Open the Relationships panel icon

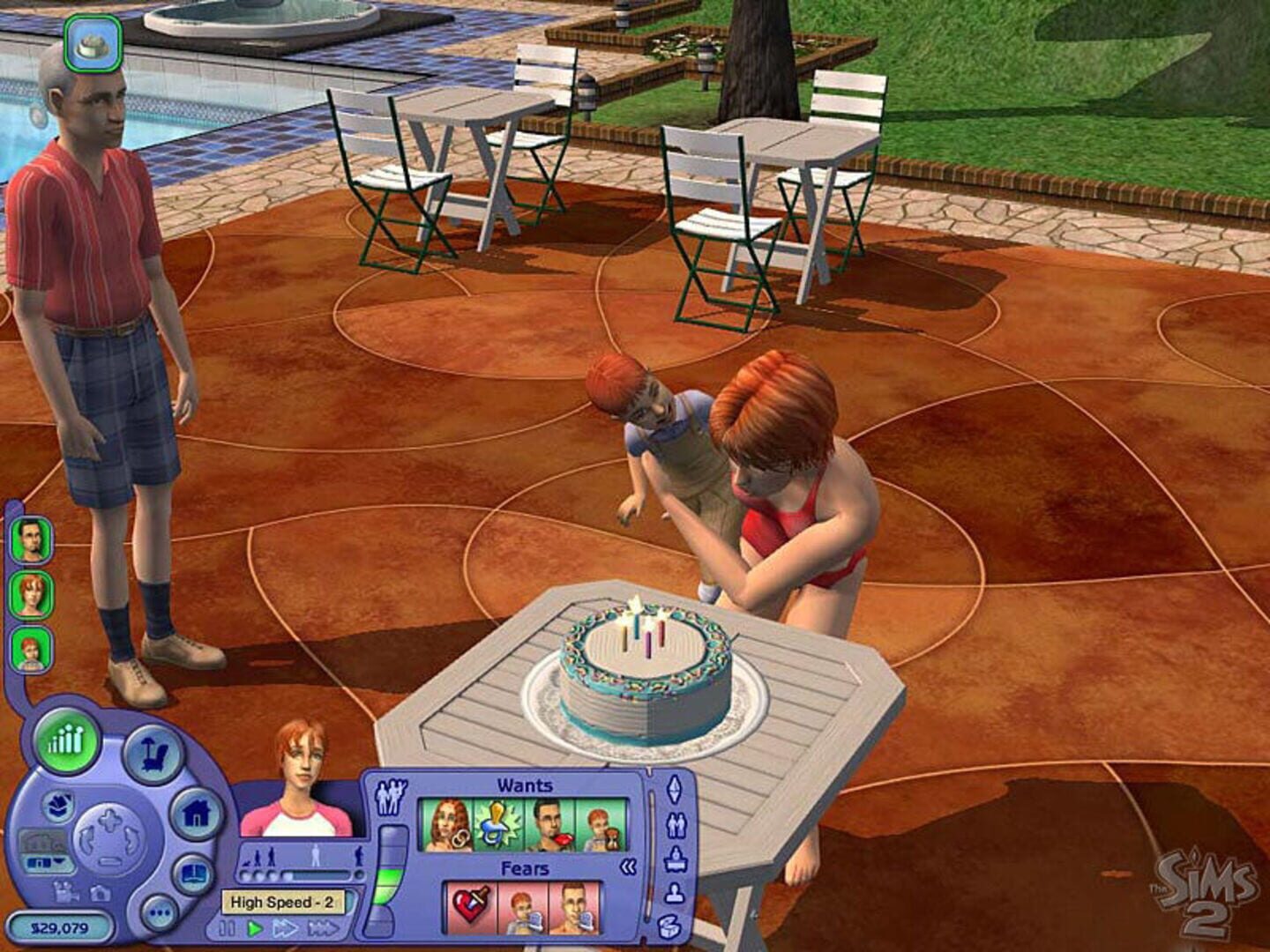(676, 824)
